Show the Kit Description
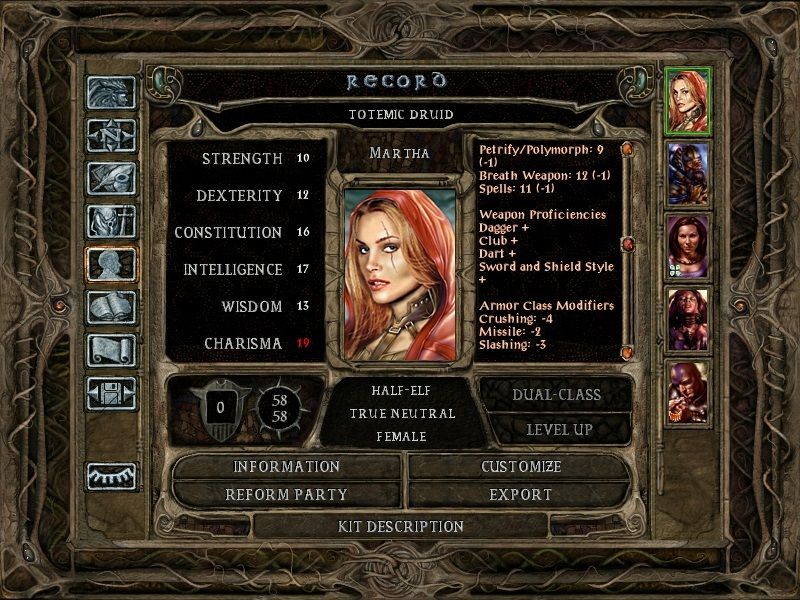Screen dimensions: 800x600 pyautogui.click(x=401, y=526)
